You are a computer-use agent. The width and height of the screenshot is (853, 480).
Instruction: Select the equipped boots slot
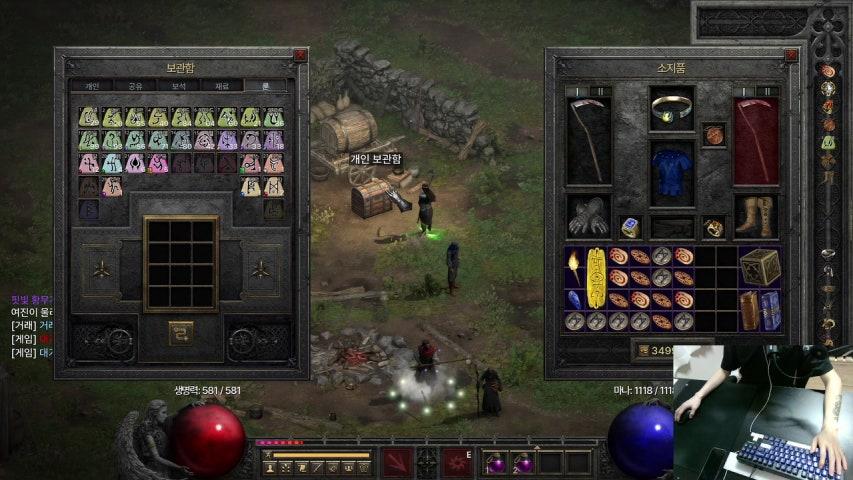pyautogui.click(x=755, y=215)
